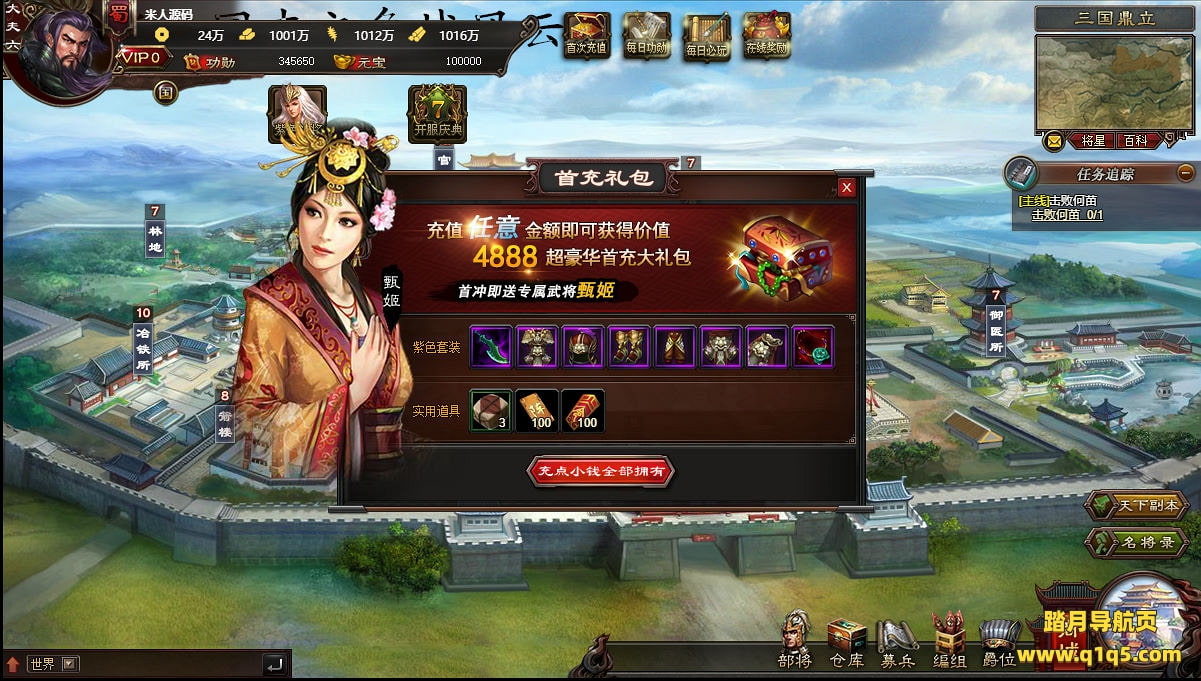
Task: Select the green curved blade equipment slot
Action: point(491,346)
